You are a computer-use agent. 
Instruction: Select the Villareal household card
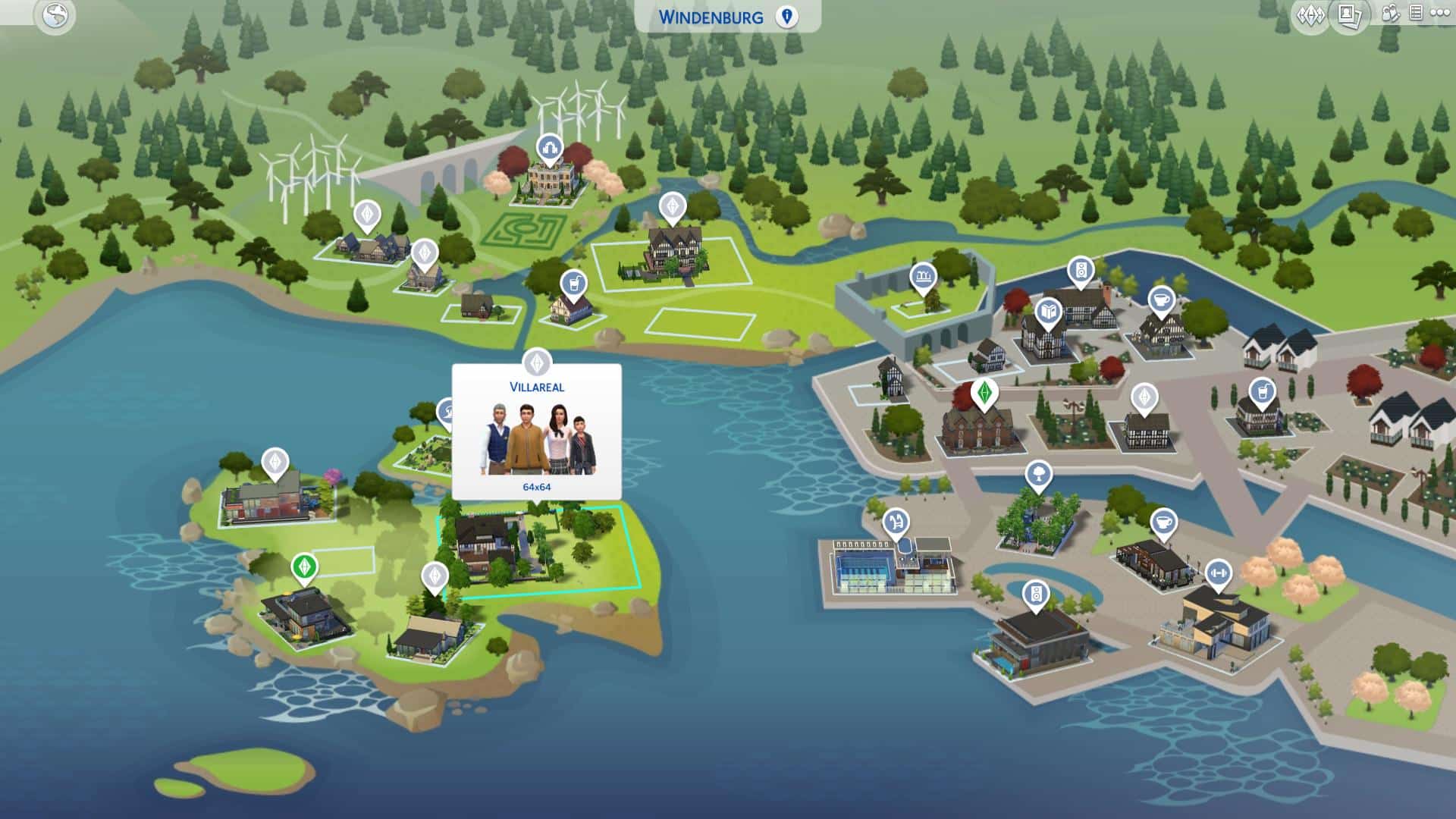[x=536, y=432]
